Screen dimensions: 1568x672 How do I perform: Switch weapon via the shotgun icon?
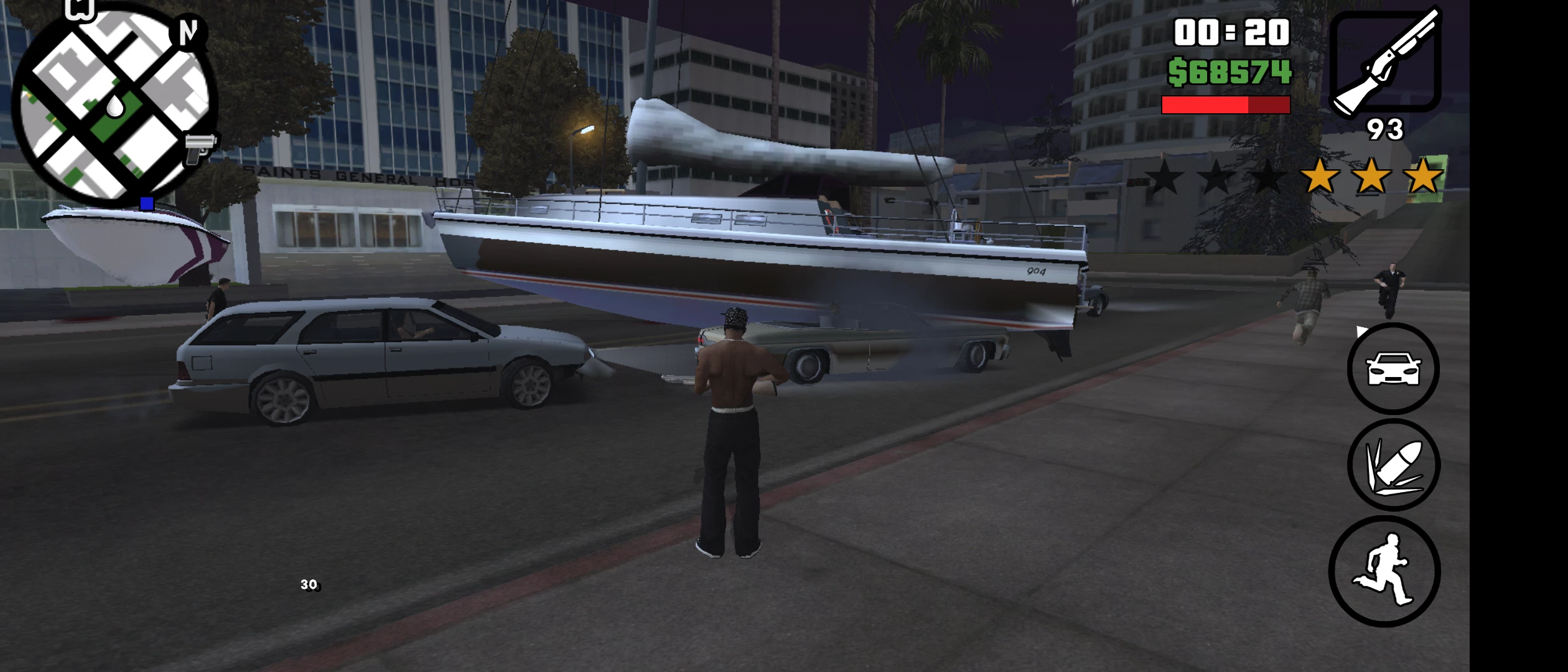1385,62
